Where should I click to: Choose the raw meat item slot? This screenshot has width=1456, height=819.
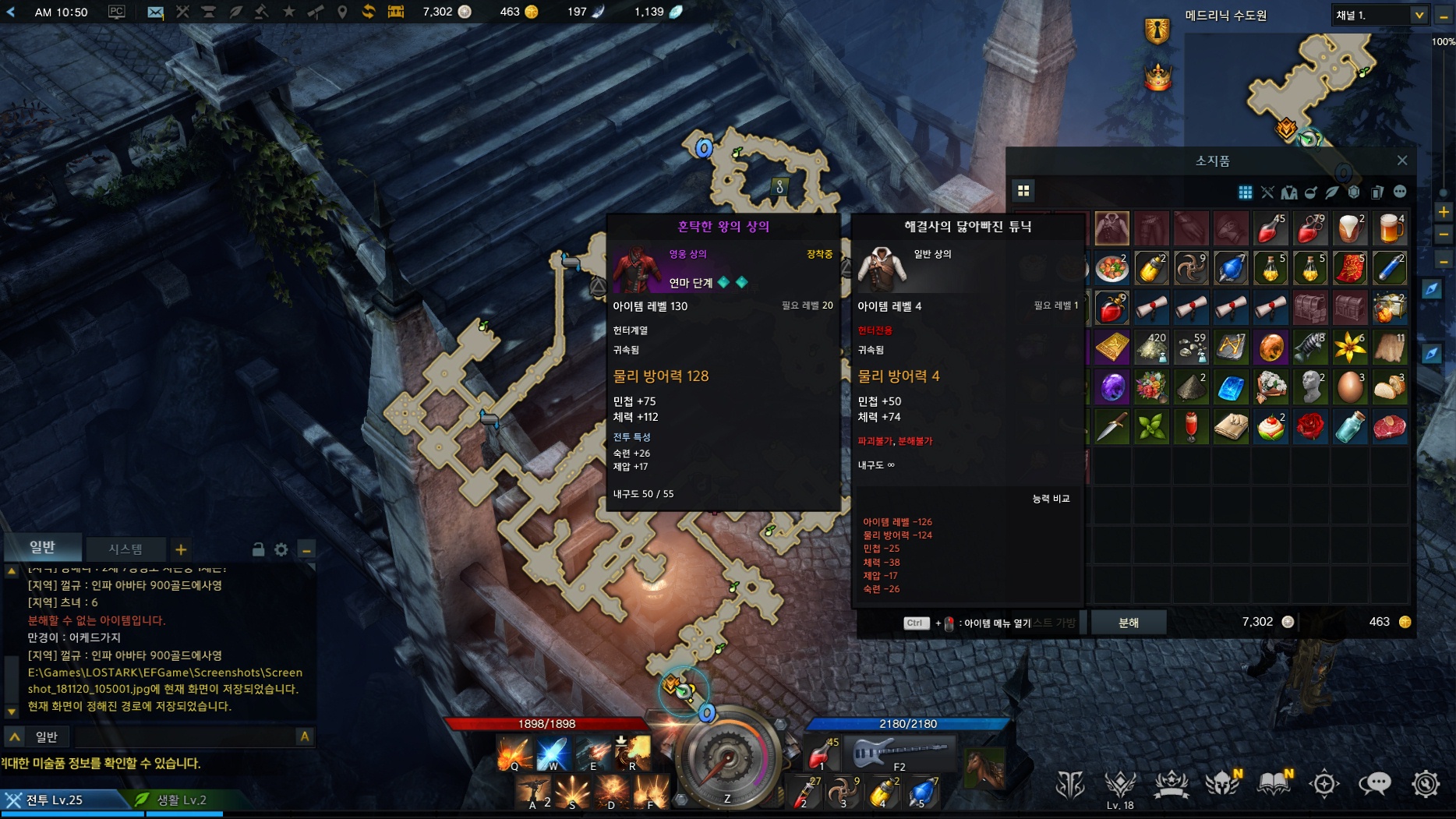(x=1389, y=427)
